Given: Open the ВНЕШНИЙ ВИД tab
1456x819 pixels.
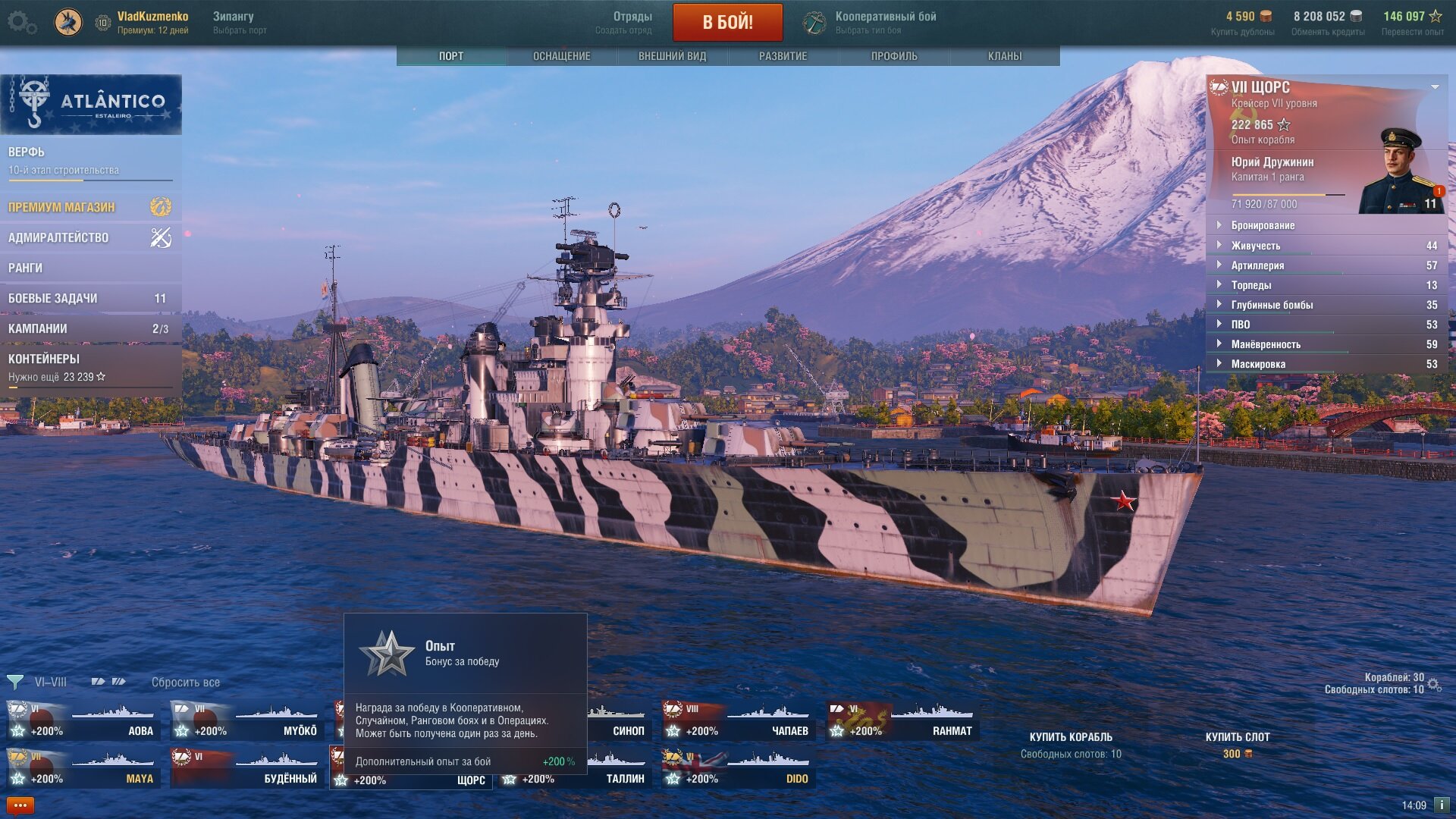Looking at the screenshot, I should (672, 56).
